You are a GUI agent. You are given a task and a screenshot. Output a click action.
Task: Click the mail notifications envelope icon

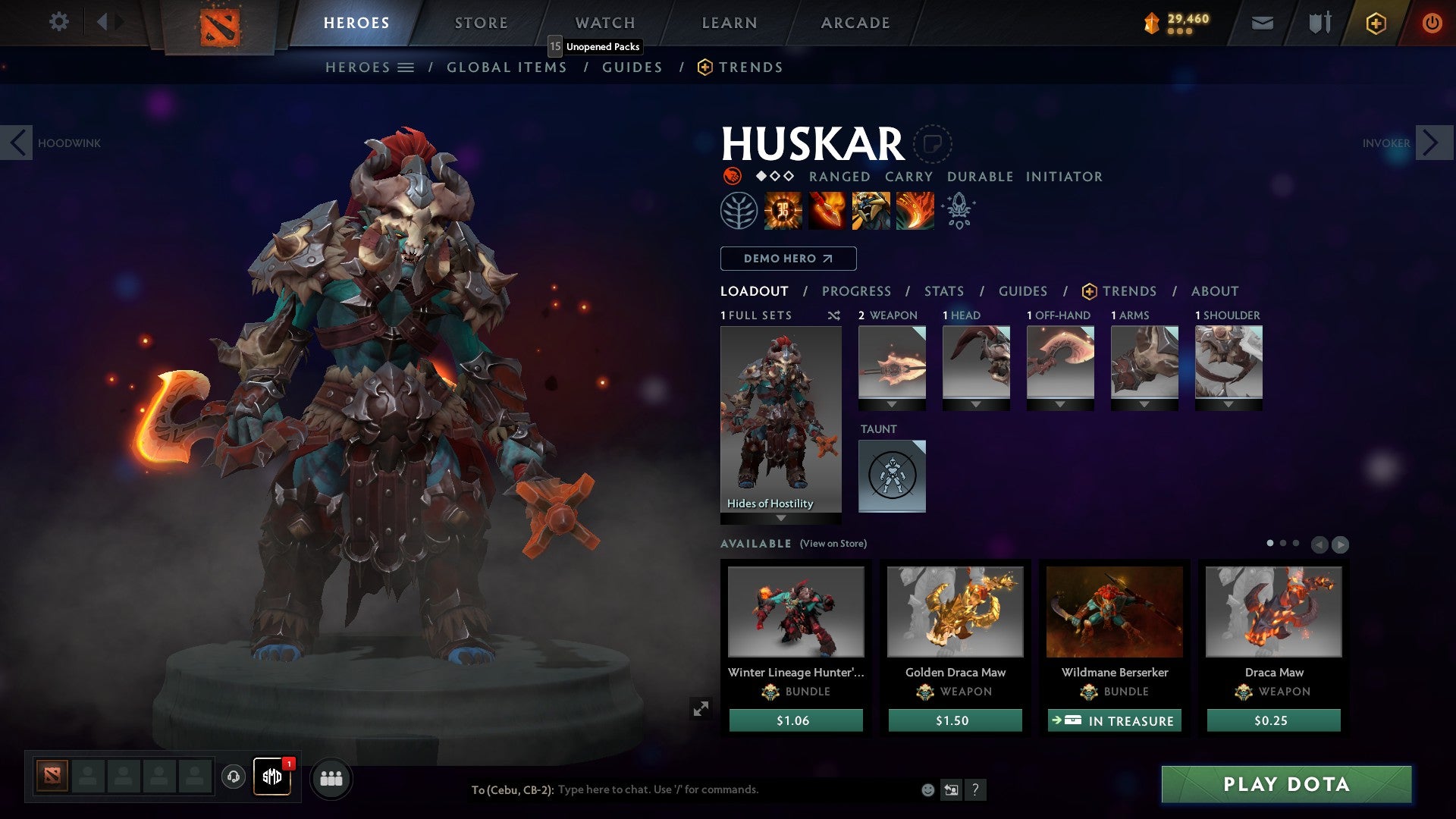(x=1263, y=23)
